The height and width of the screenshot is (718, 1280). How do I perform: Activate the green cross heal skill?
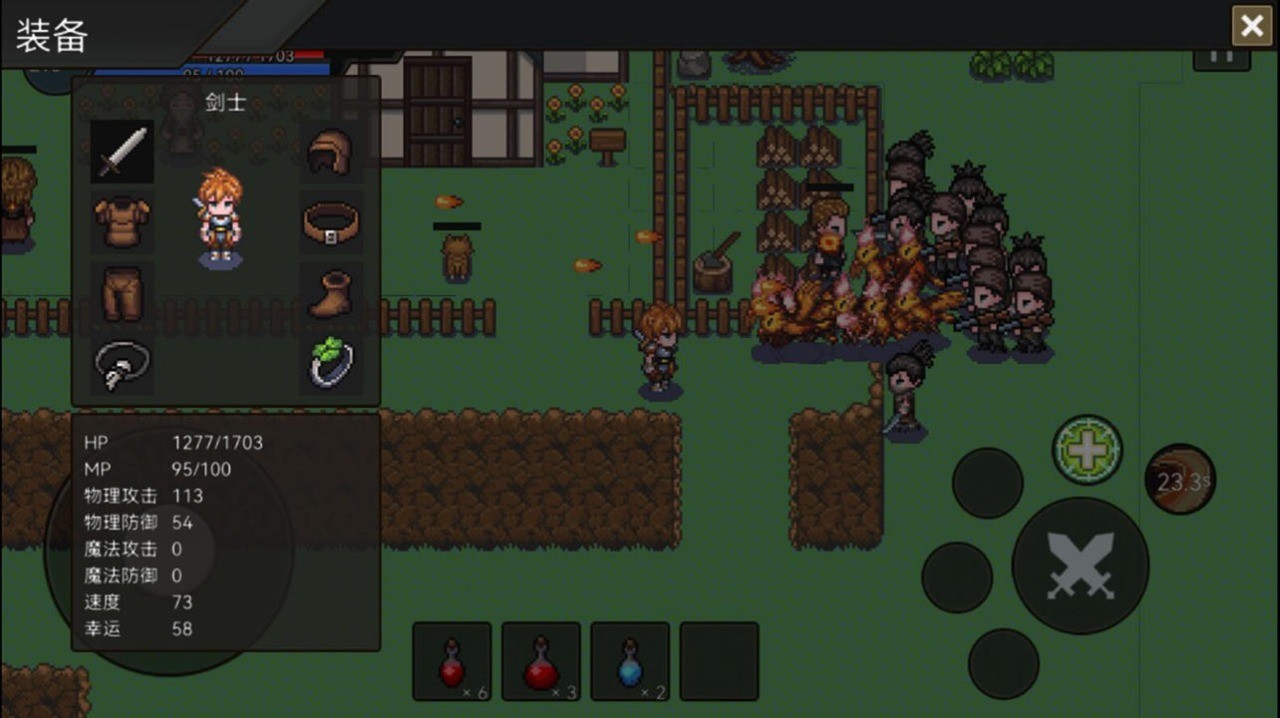[1087, 451]
